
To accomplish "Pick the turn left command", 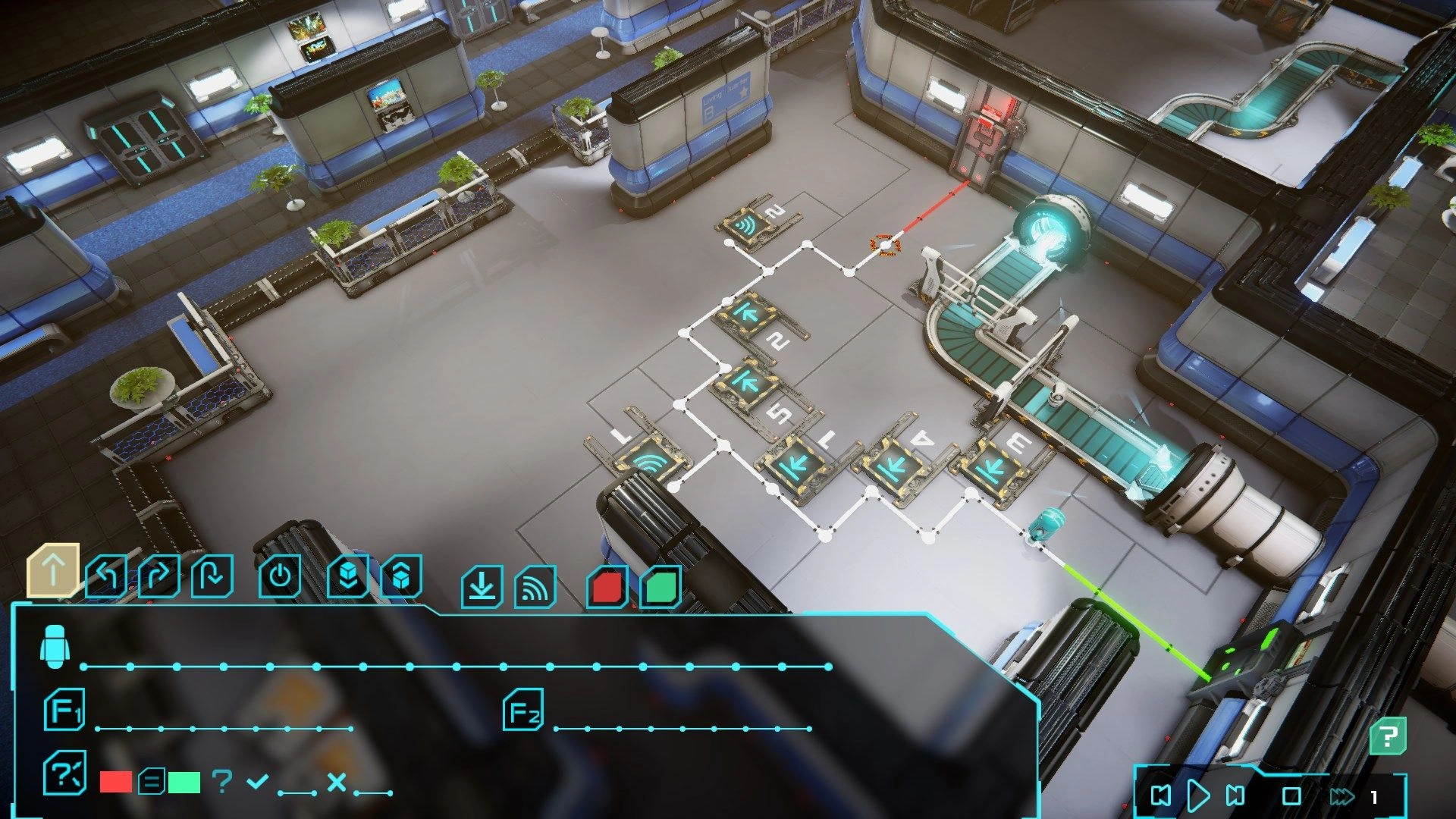I will tap(106, 578).
